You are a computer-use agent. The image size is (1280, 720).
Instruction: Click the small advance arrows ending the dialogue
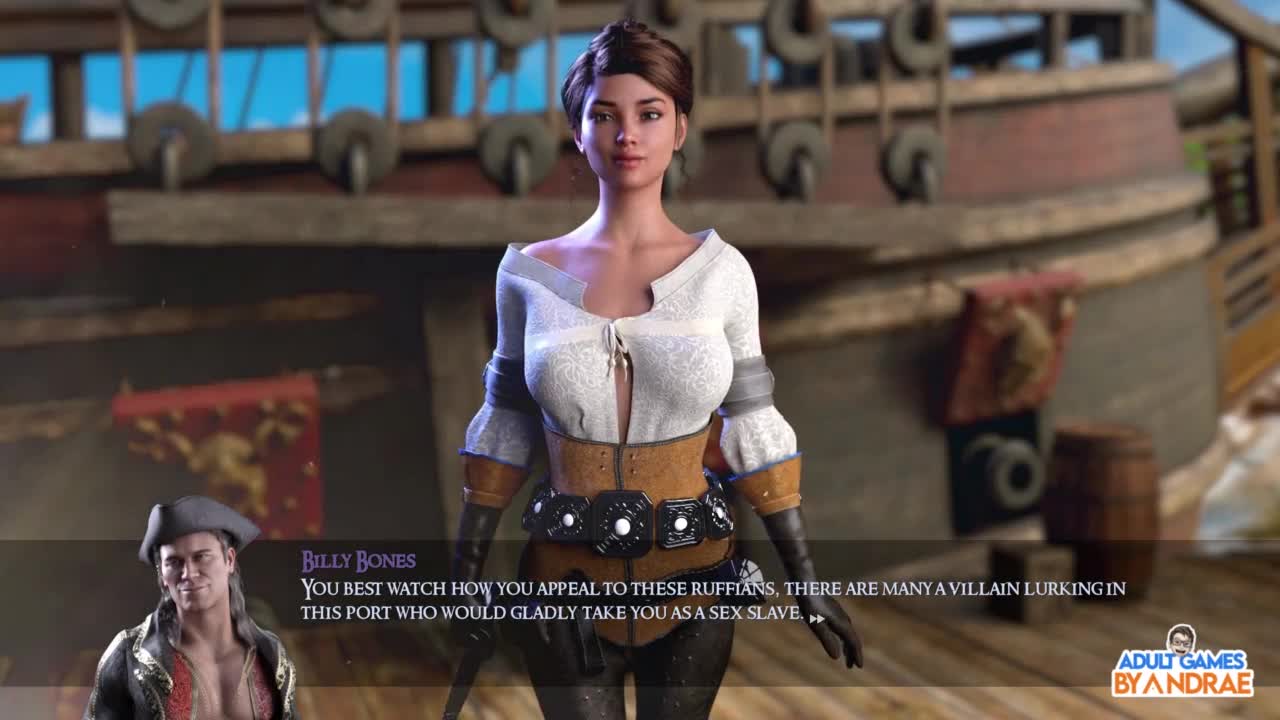coord(817,619)
